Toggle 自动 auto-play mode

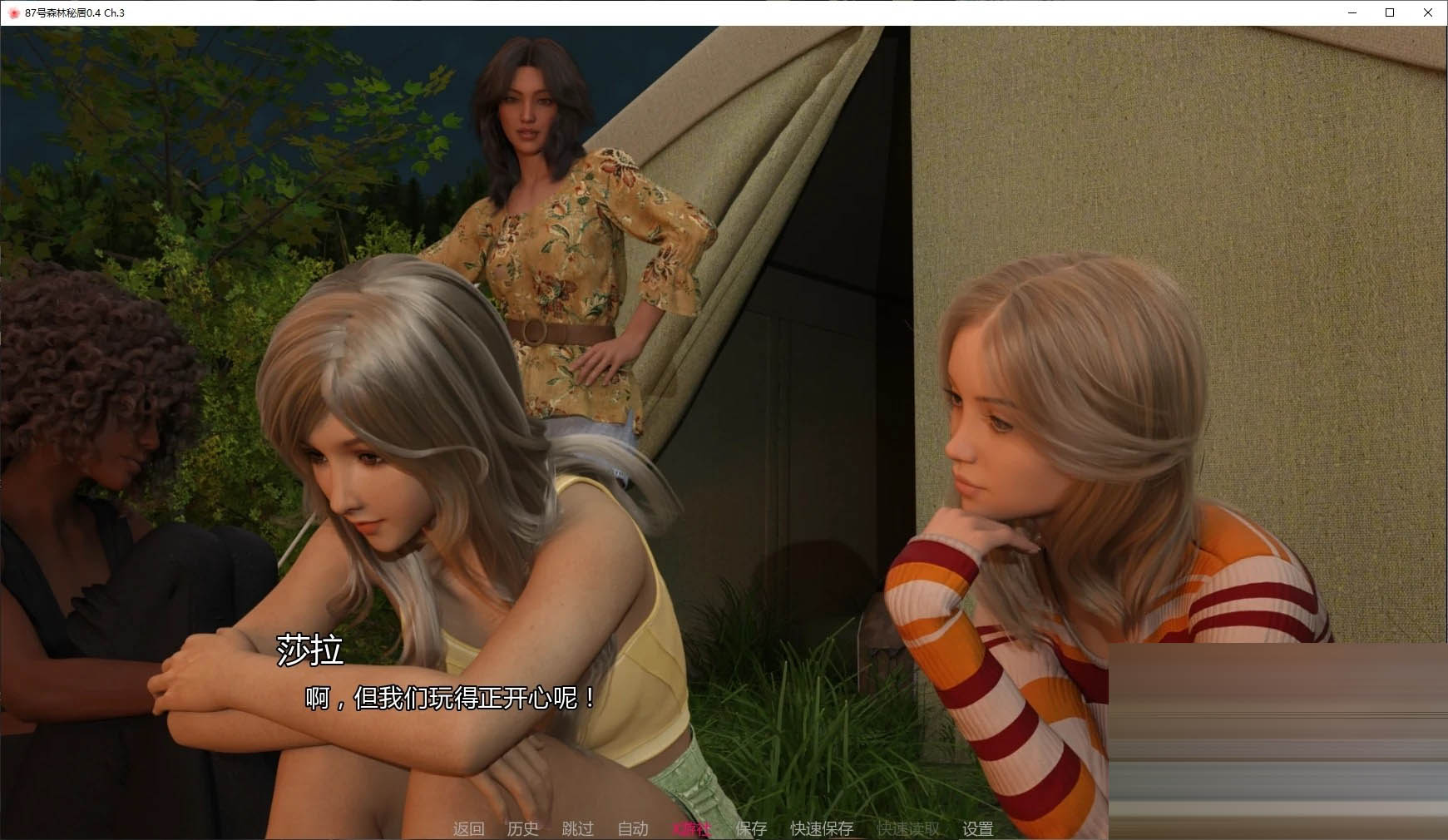pos(633,828)
